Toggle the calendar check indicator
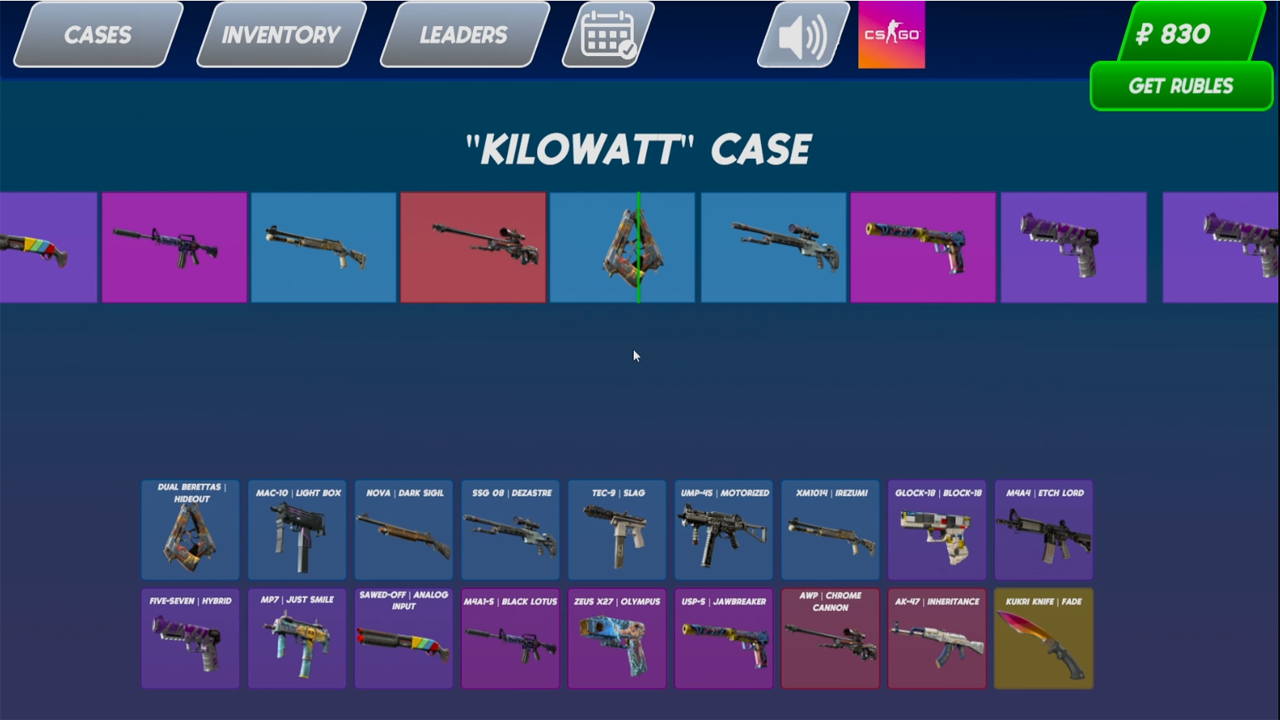Image resolution: width=1280 pixels, height=720 pixels. tap(608, 35)
